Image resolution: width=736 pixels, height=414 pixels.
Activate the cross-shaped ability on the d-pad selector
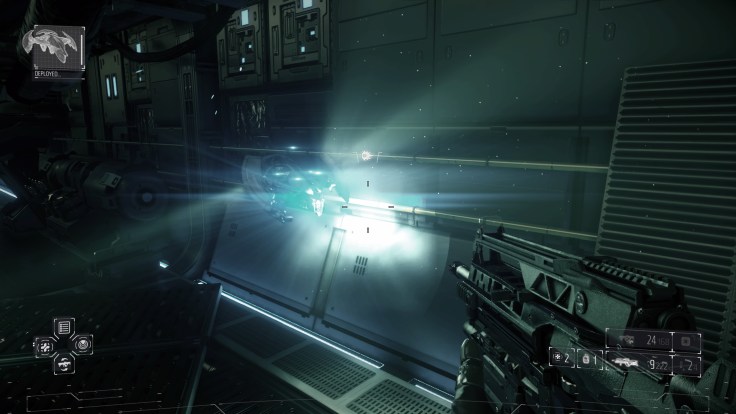pyautogui.click(x=44, y=344)
